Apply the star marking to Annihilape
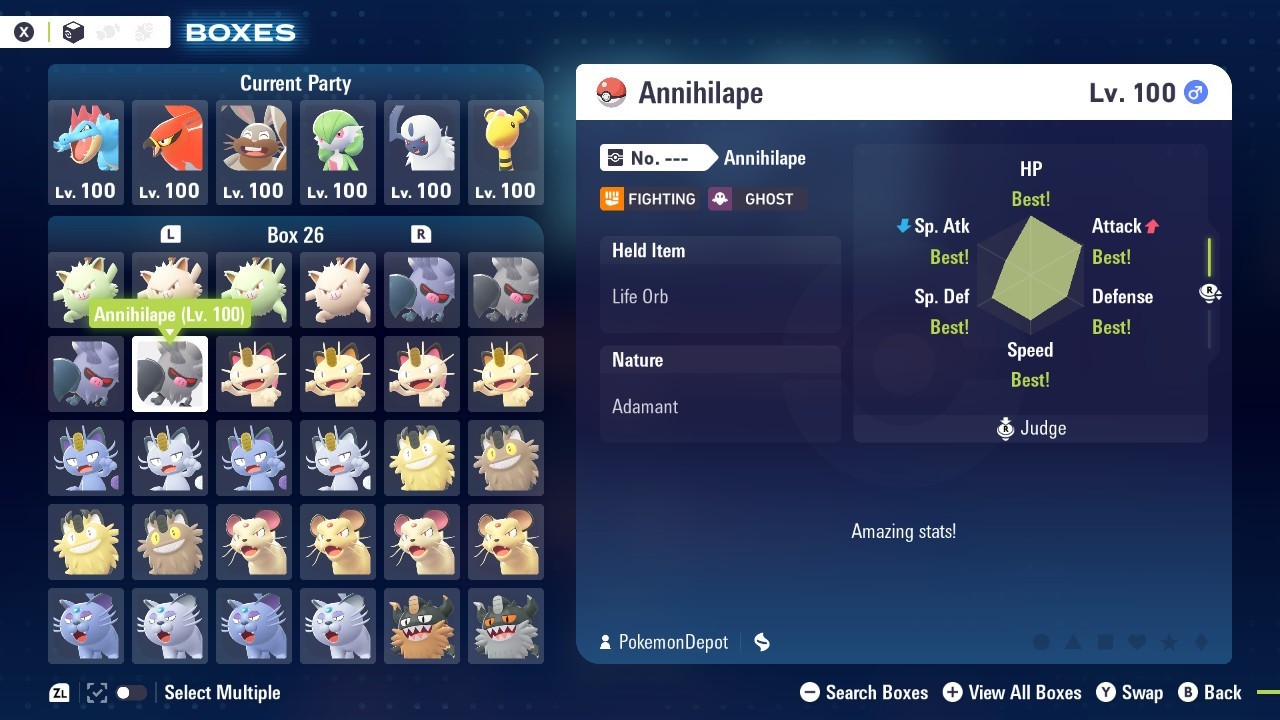1280x720 pixels. pyautogui.click(x=1168, y=642)
